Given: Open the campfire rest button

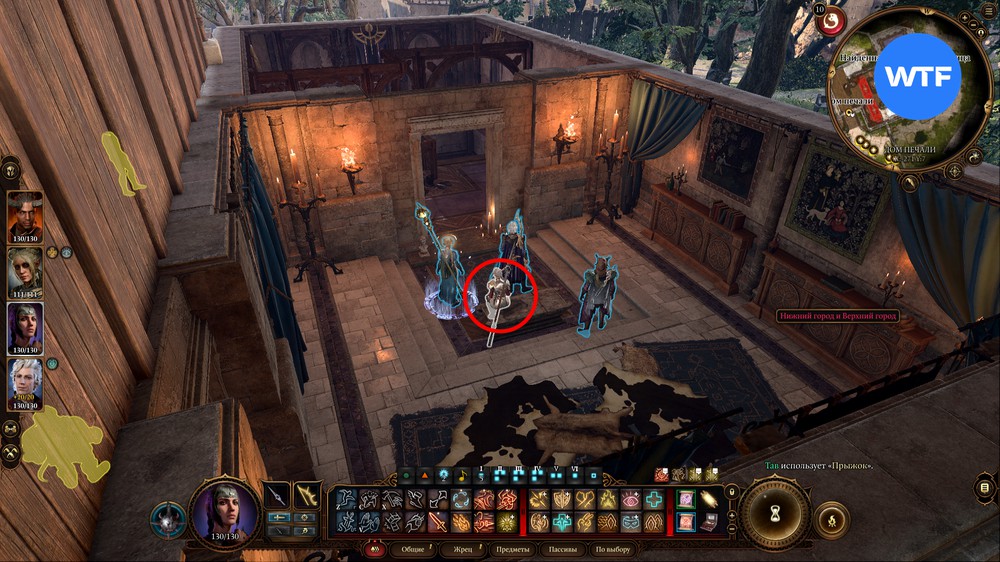Looking at the screenshot, I should point(832,520).
